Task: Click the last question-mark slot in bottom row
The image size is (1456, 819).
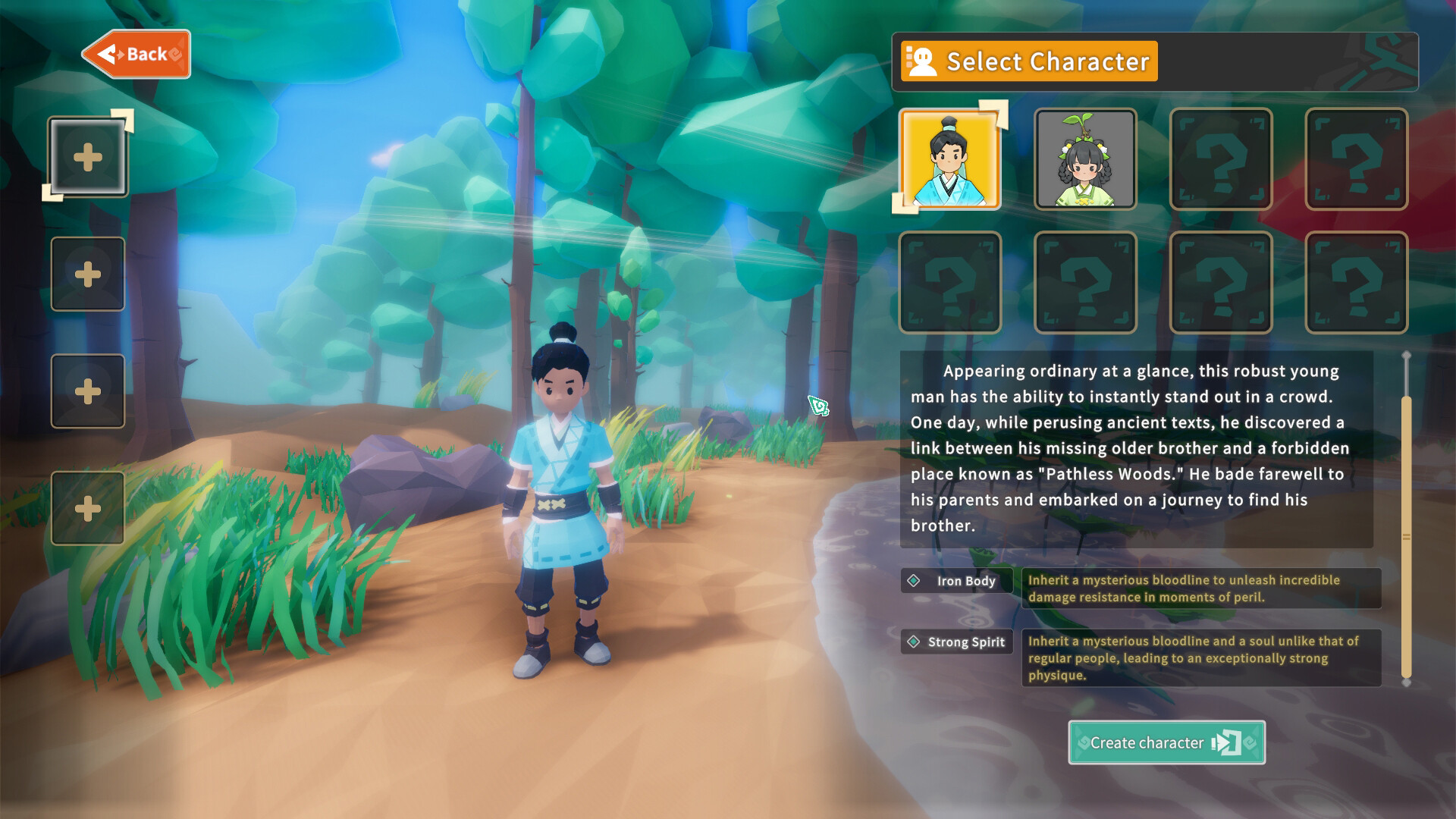Action: pos(1355,281)
